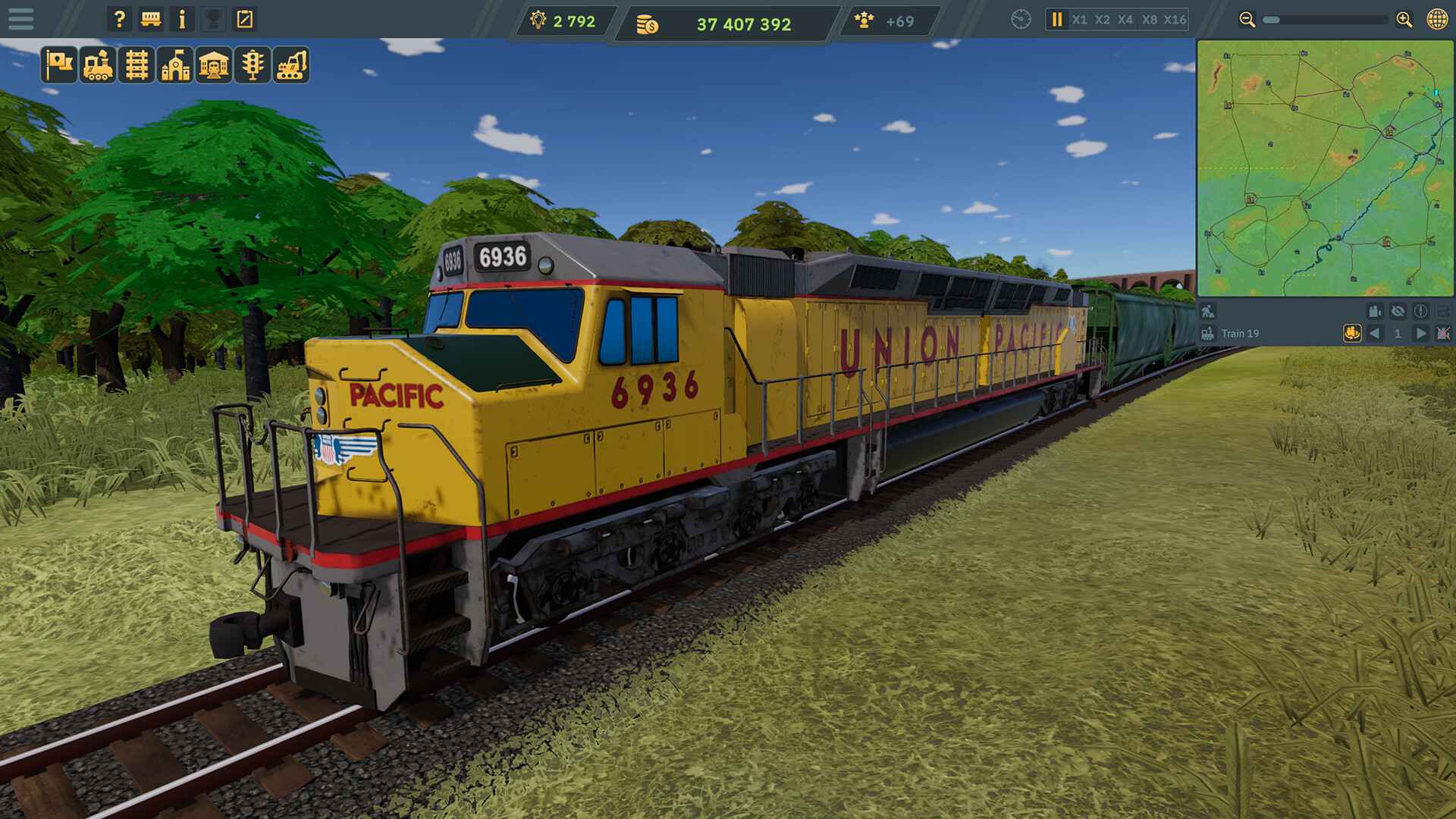Select game speed X16
Viewport: 1456px width, 819px height.
pyautogui.click(x=1175, y=19)
